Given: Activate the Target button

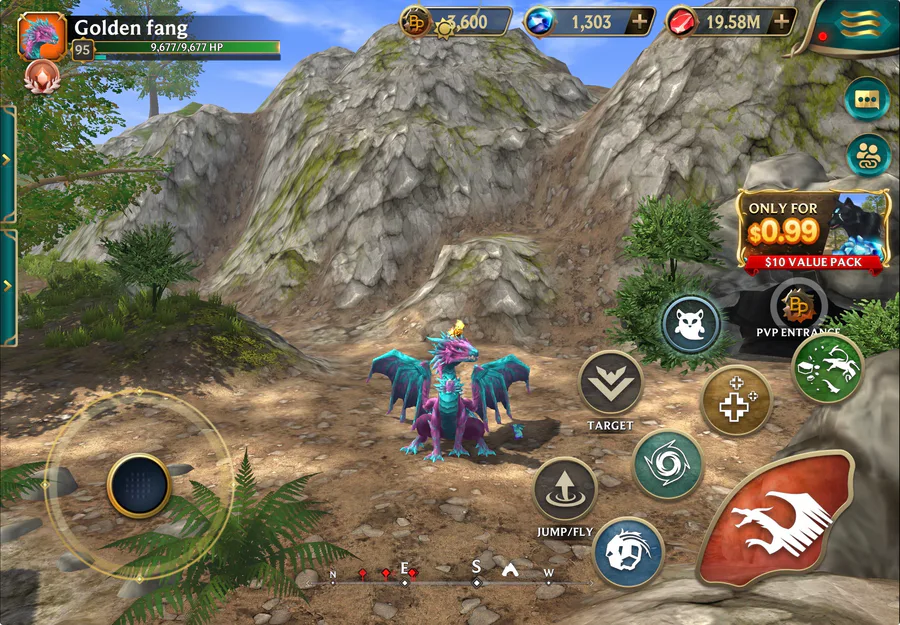Looking at the screenshot, I should click(610, 382).
